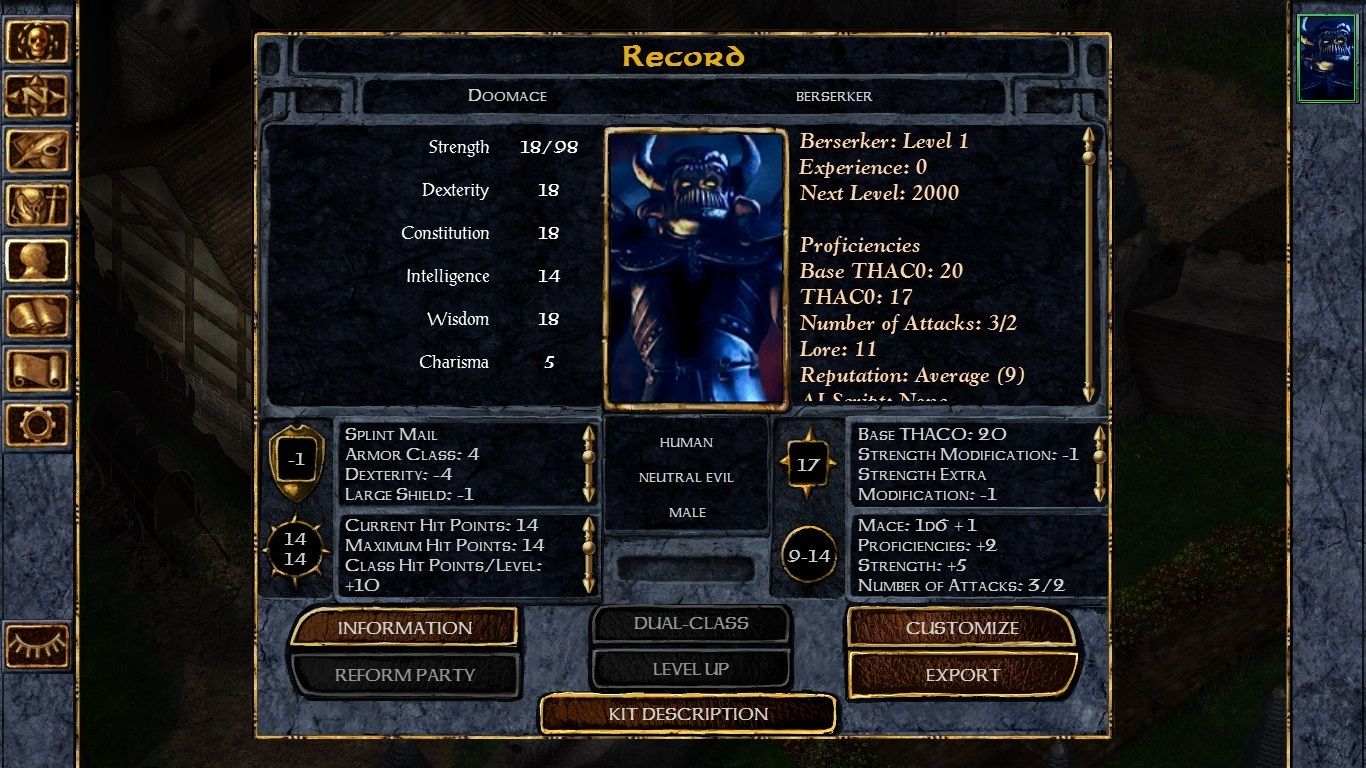This screenshot has width=1366, height=768.
Task: Click EXPORT to save the character
Action: pos(962,675)
